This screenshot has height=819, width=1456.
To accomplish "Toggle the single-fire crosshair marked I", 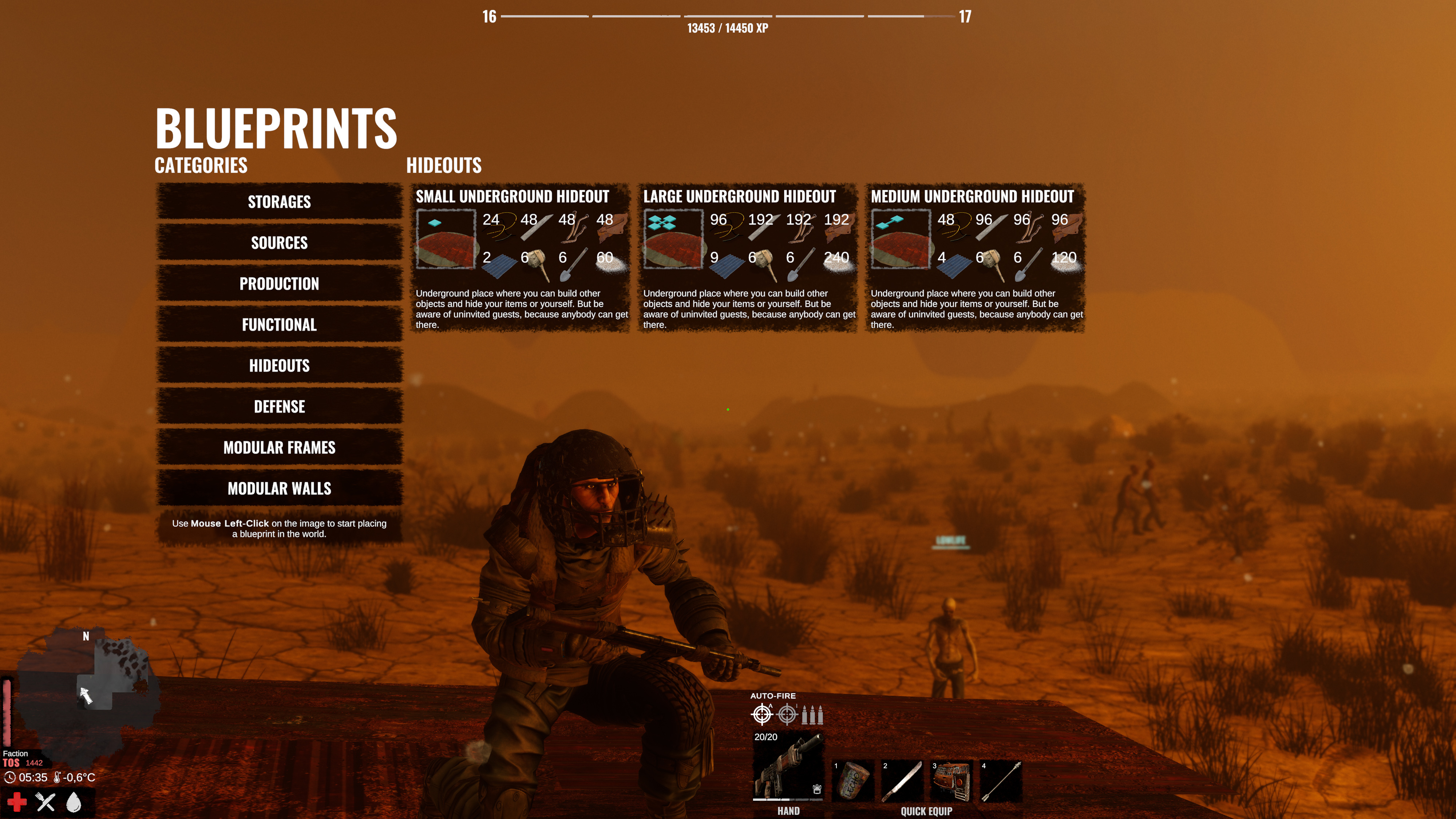I will (787, 714).
